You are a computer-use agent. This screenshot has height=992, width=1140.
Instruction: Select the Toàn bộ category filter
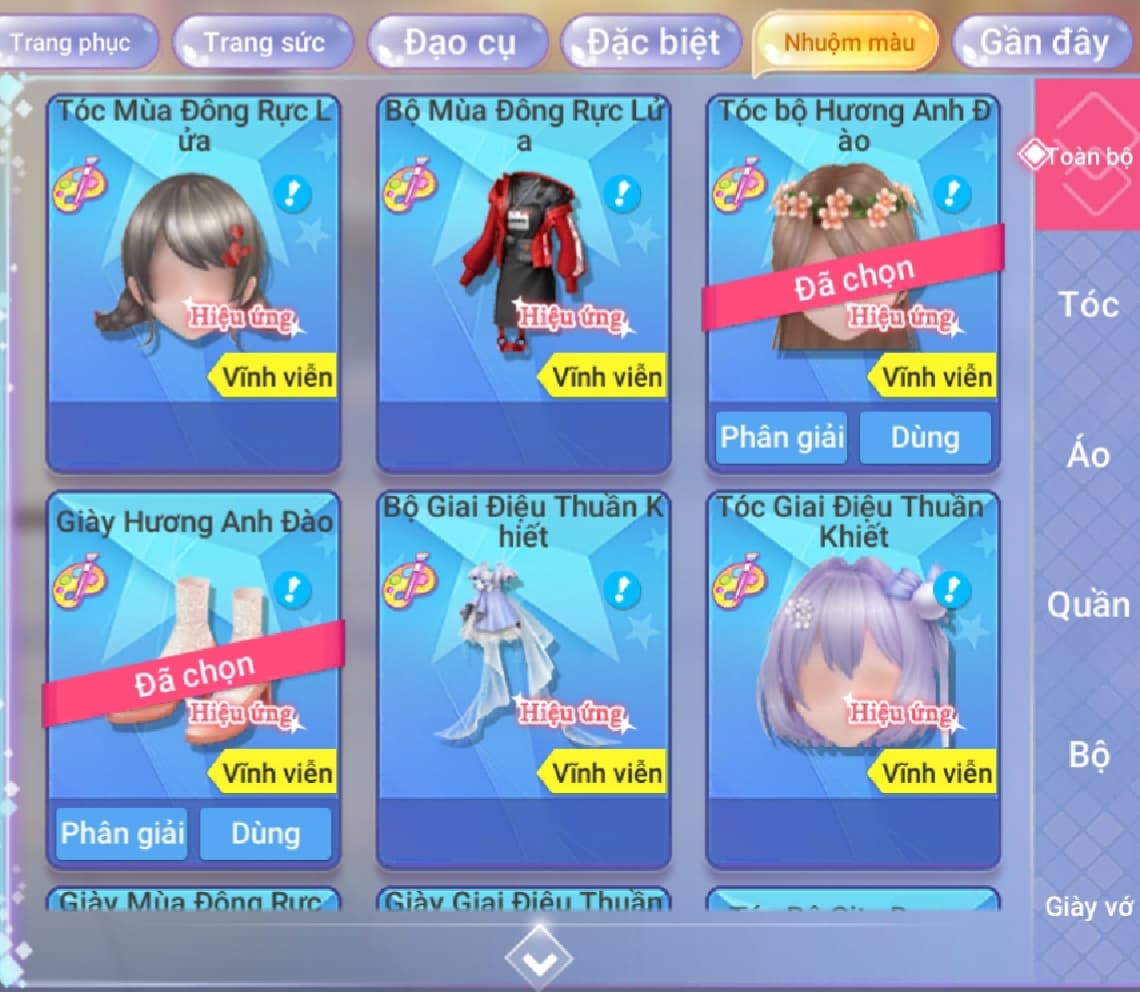[x=1087, y=156]
